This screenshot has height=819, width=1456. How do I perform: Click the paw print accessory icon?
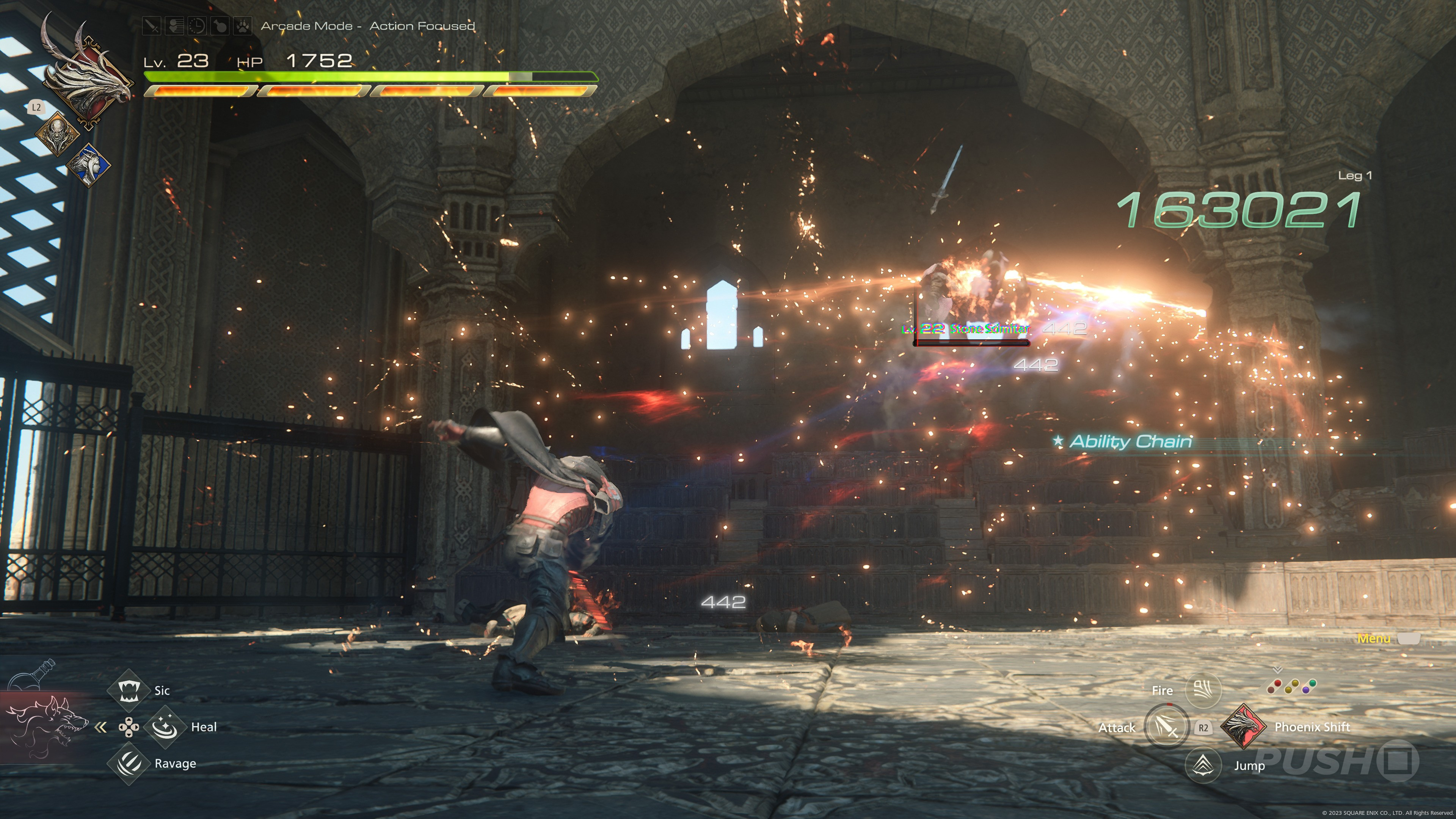click(x=243, y=26)
